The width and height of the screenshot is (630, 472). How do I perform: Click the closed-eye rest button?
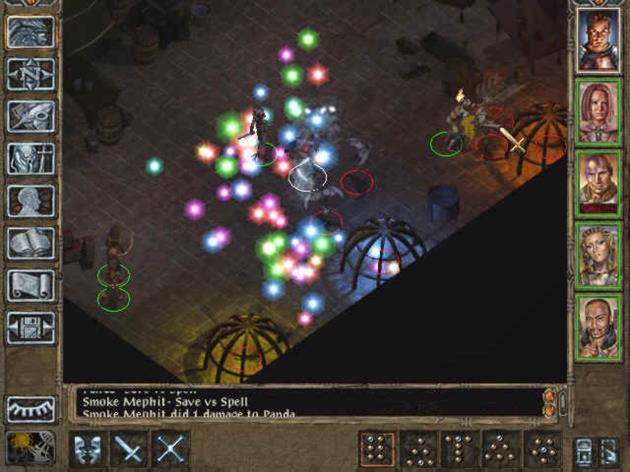pyautogui.click(x=31, y=408)
